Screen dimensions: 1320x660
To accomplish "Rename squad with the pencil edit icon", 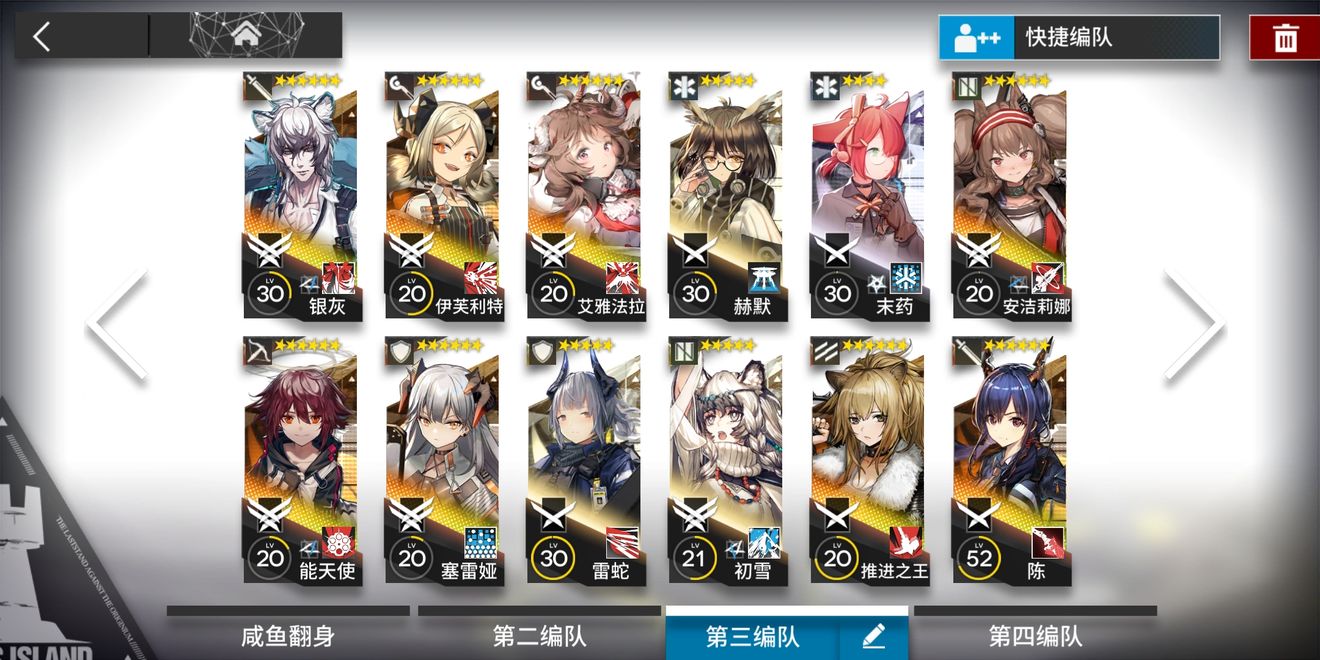I will [873, 636].
